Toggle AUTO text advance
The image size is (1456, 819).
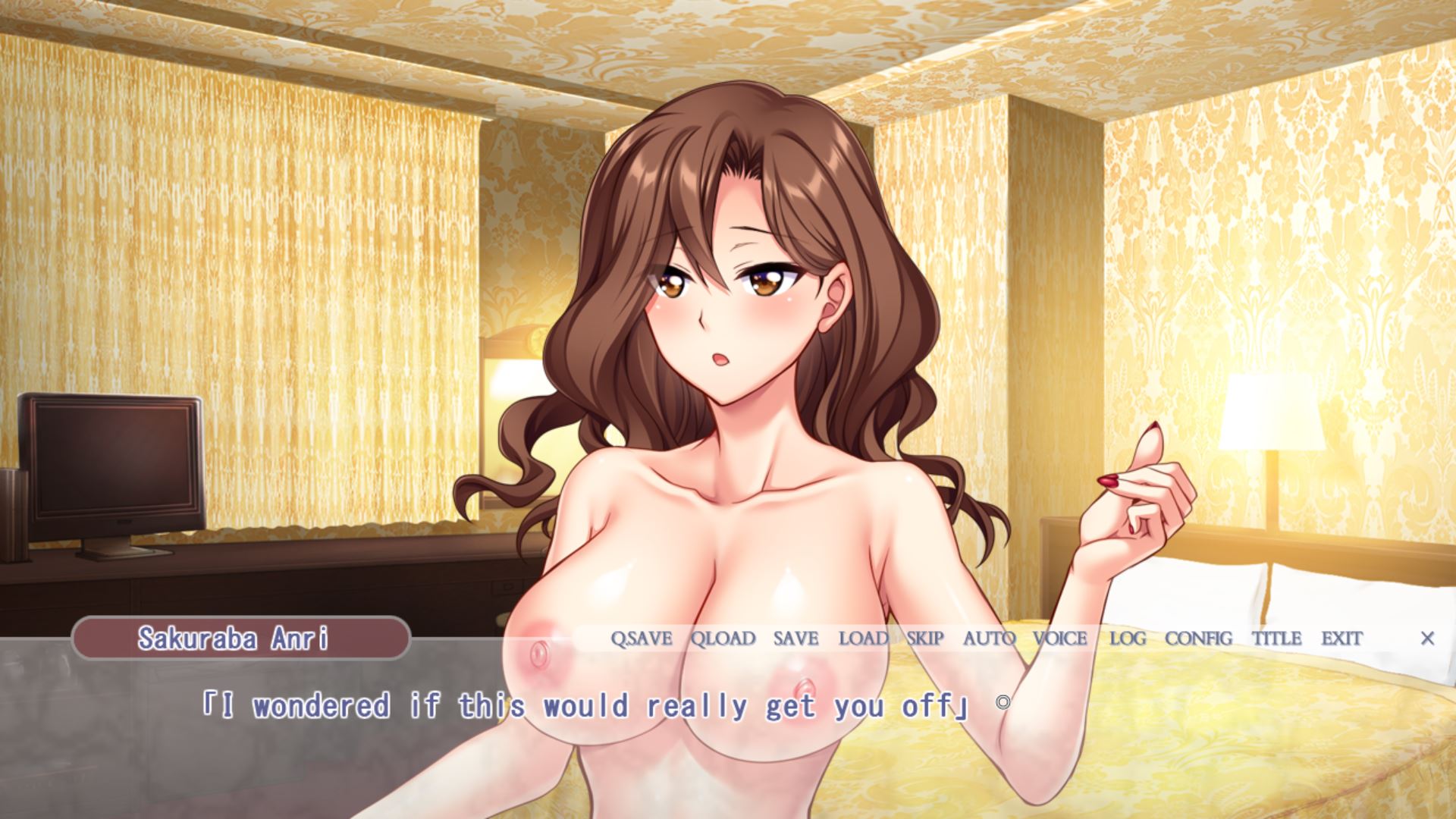989,639
